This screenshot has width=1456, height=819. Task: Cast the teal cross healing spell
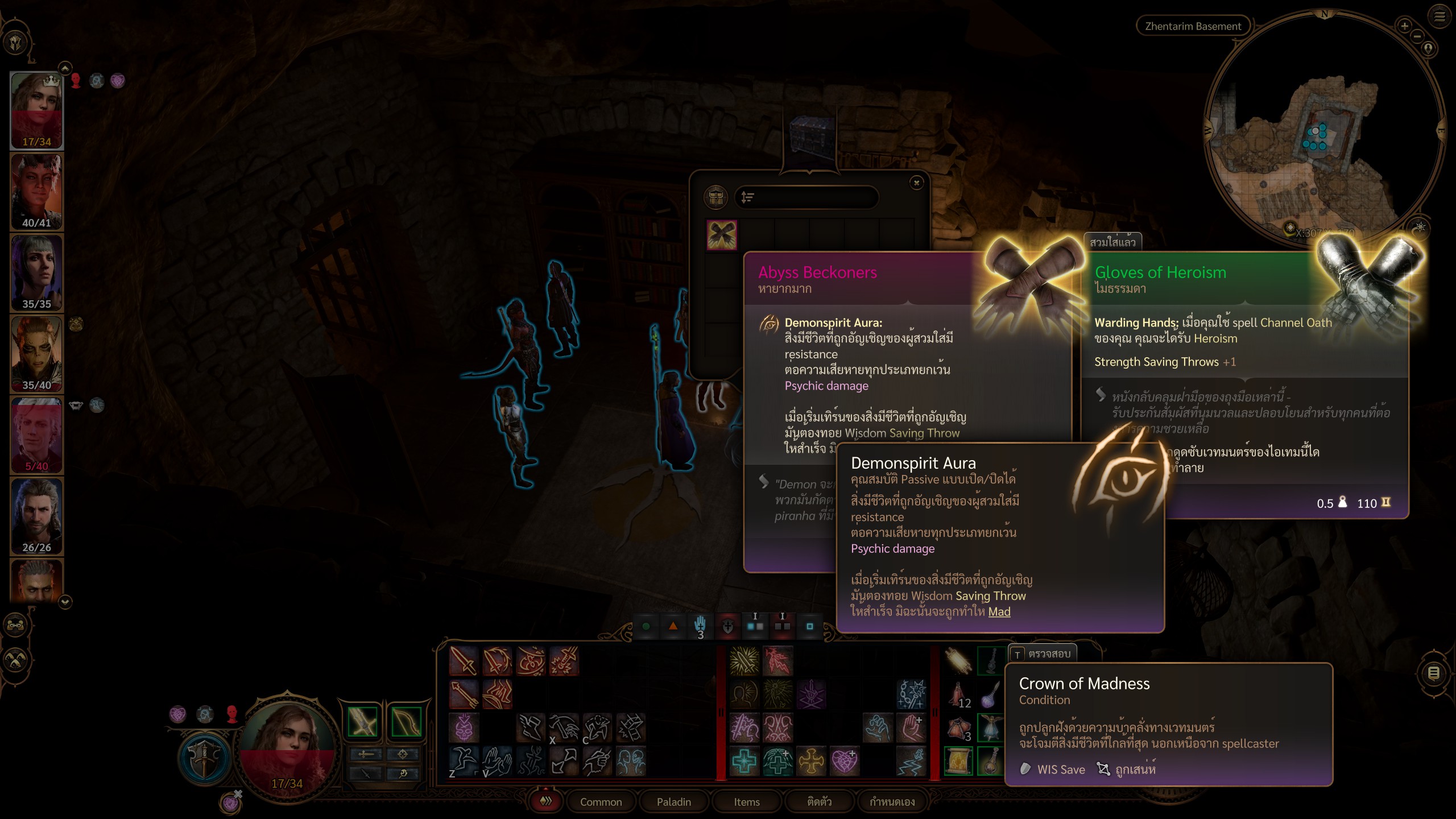pyautogui.click(x=744, y=761)
